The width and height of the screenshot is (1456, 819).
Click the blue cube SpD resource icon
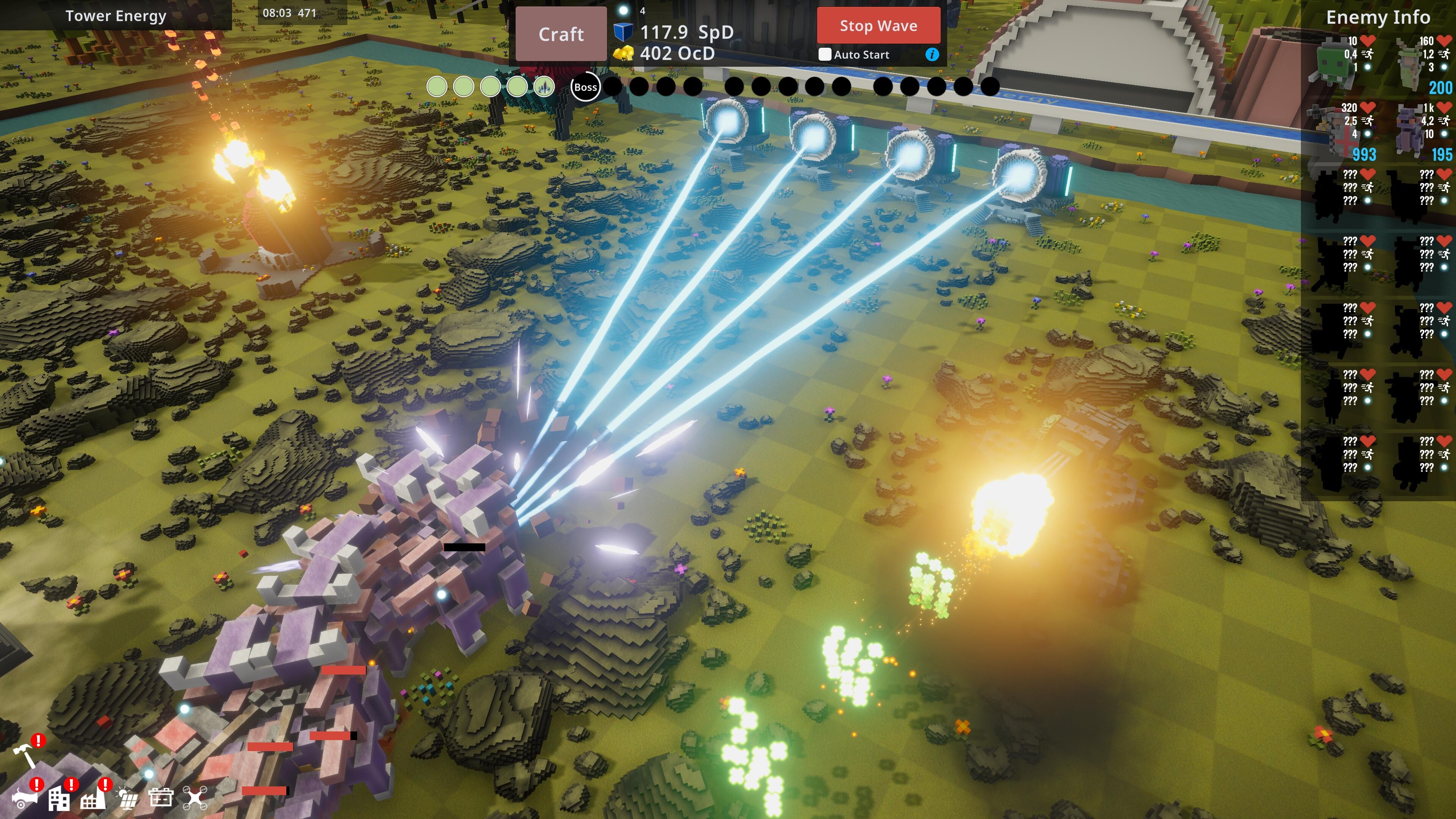623,33
